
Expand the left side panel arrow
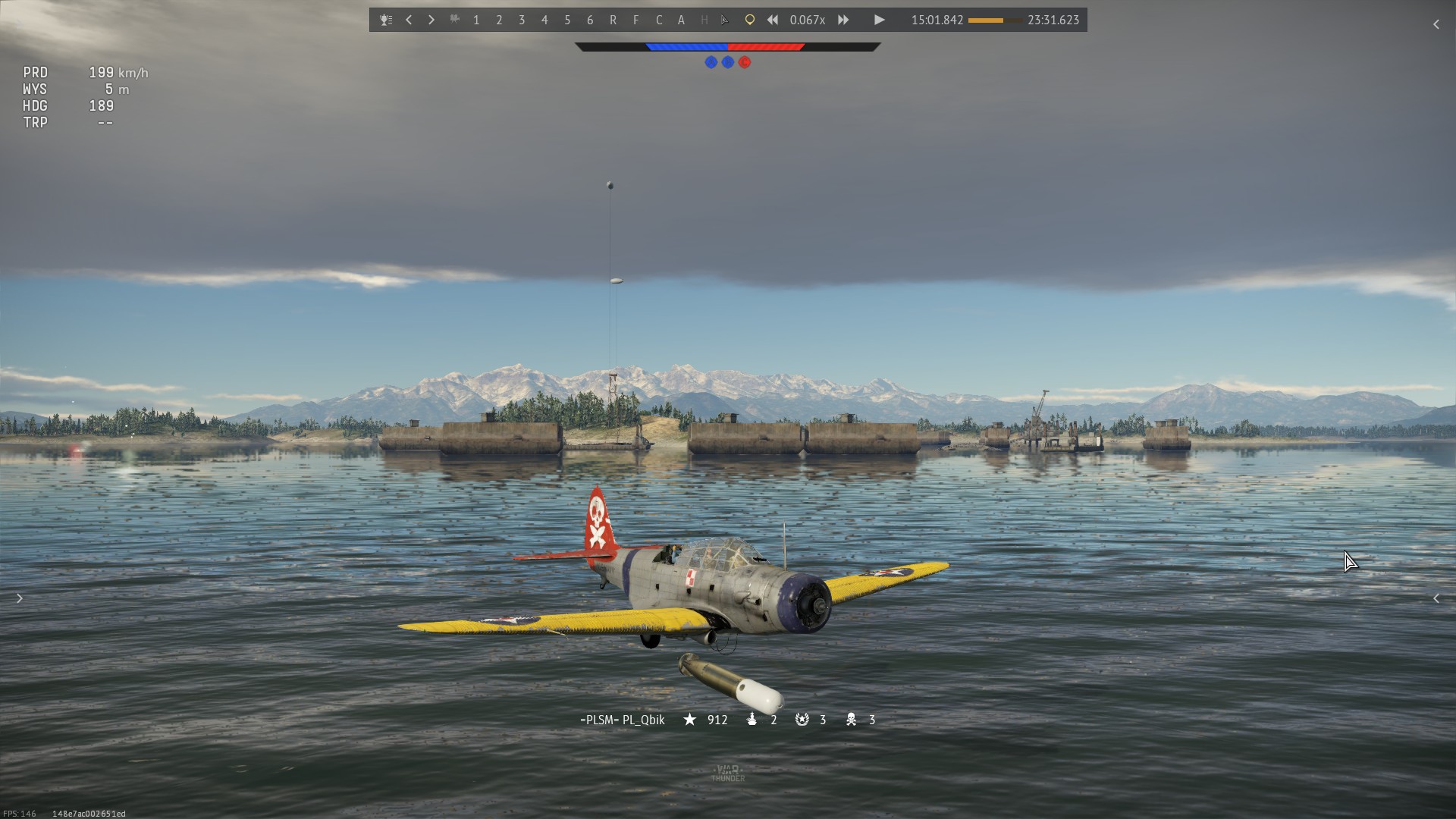pyautogui.click(x=20, y=599)
